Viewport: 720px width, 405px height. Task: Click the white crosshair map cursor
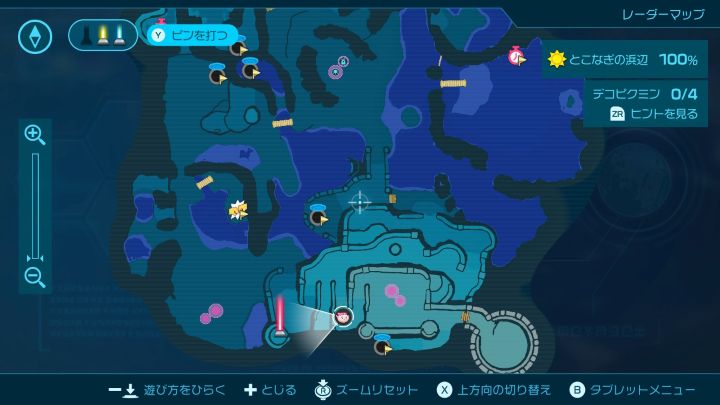coord(359,201)
